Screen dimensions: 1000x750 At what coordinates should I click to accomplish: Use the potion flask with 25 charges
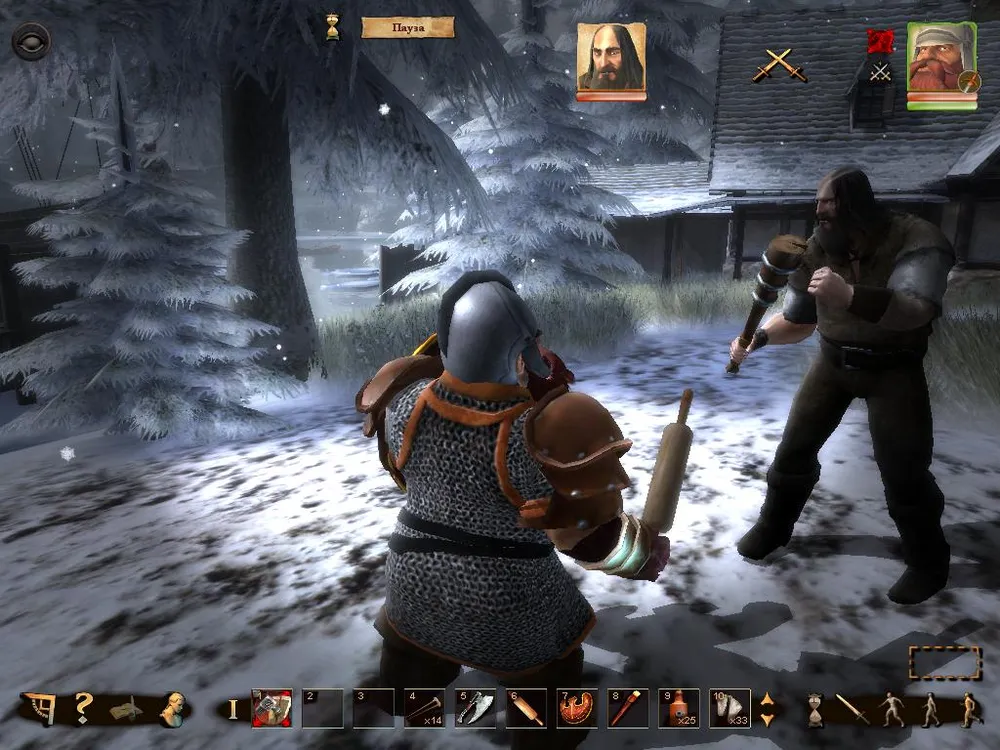pos(679,708)
